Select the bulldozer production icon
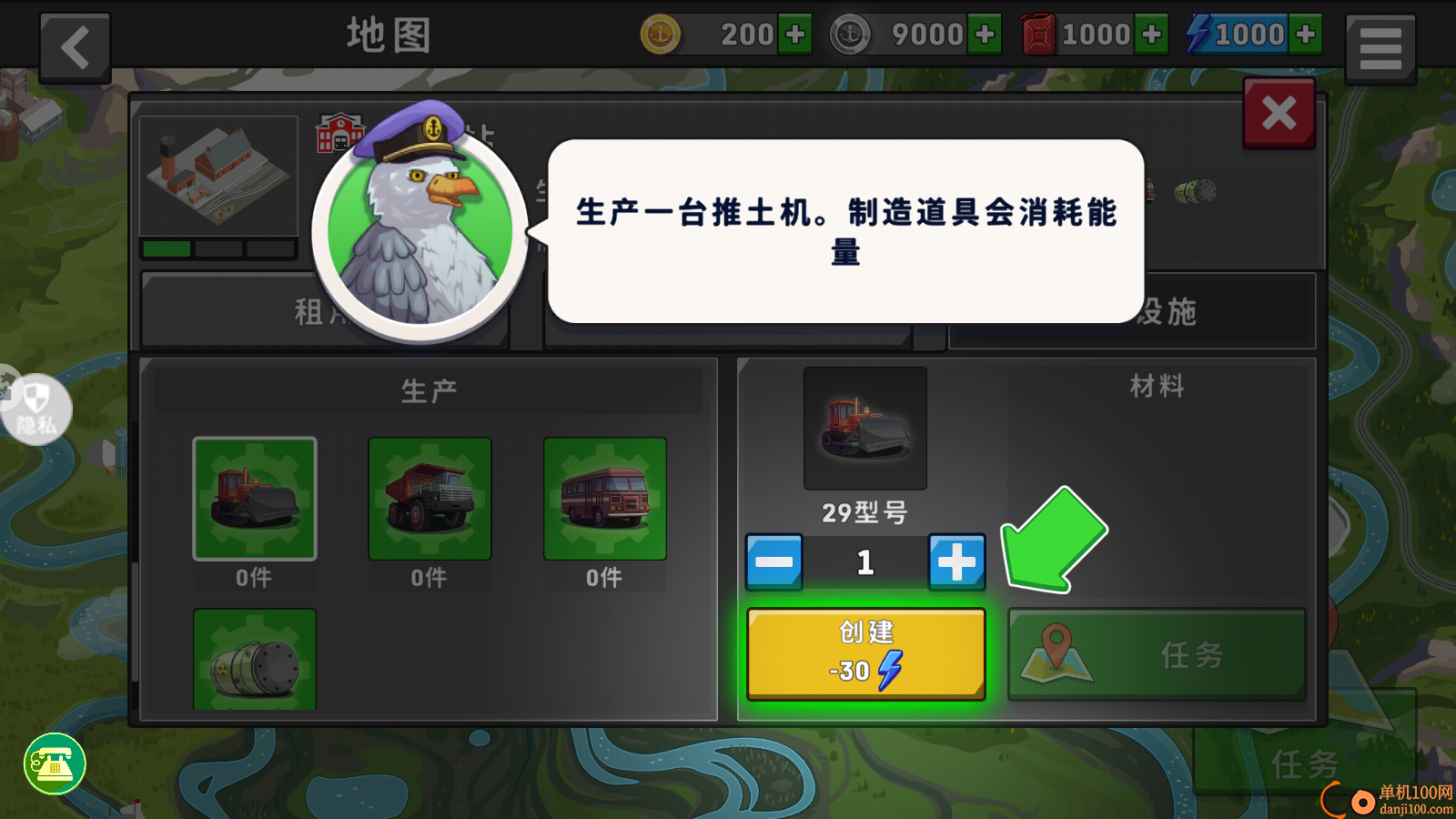This screenshot has width=1456, height=819. pos(254,499)
